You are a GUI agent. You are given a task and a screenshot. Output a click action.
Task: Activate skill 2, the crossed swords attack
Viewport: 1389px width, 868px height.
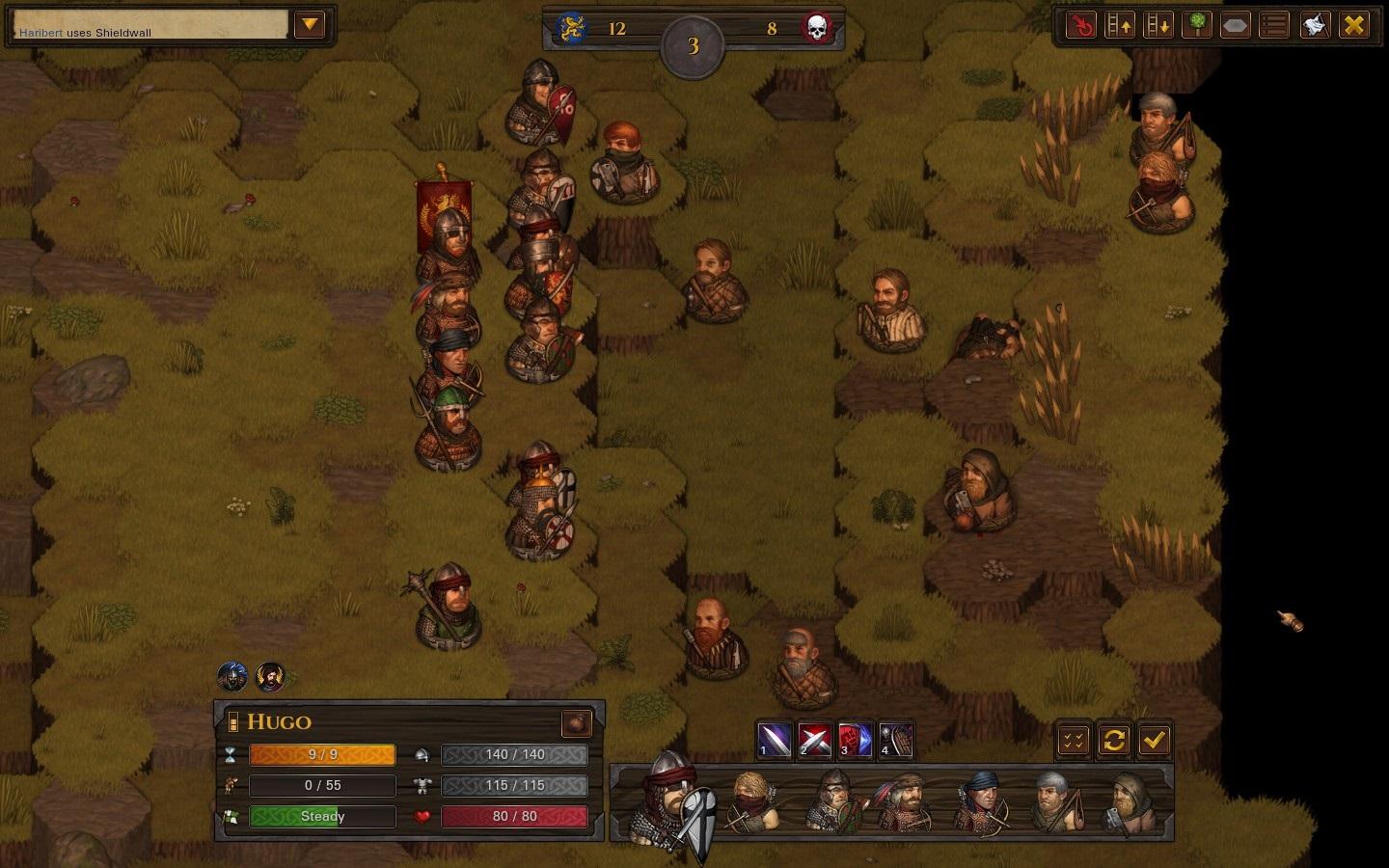click(814, 740)
